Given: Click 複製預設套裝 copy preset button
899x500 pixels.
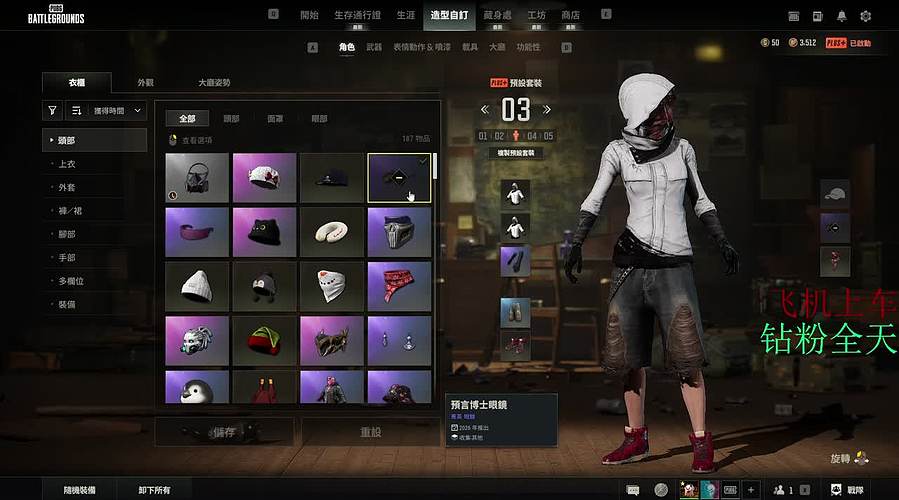Looking at the screenshot, I should point(516,153).
